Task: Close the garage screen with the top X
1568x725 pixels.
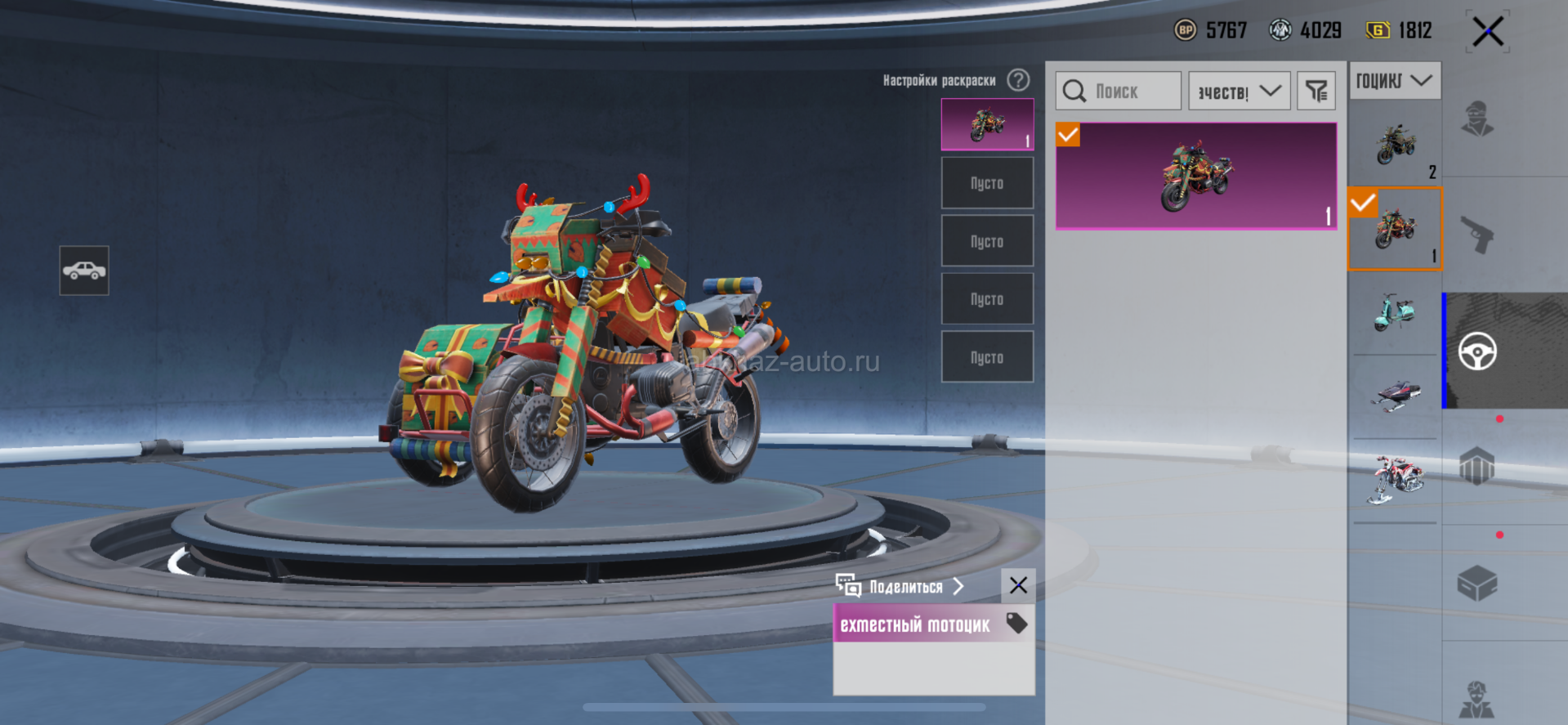Action: pos(1487,32)
